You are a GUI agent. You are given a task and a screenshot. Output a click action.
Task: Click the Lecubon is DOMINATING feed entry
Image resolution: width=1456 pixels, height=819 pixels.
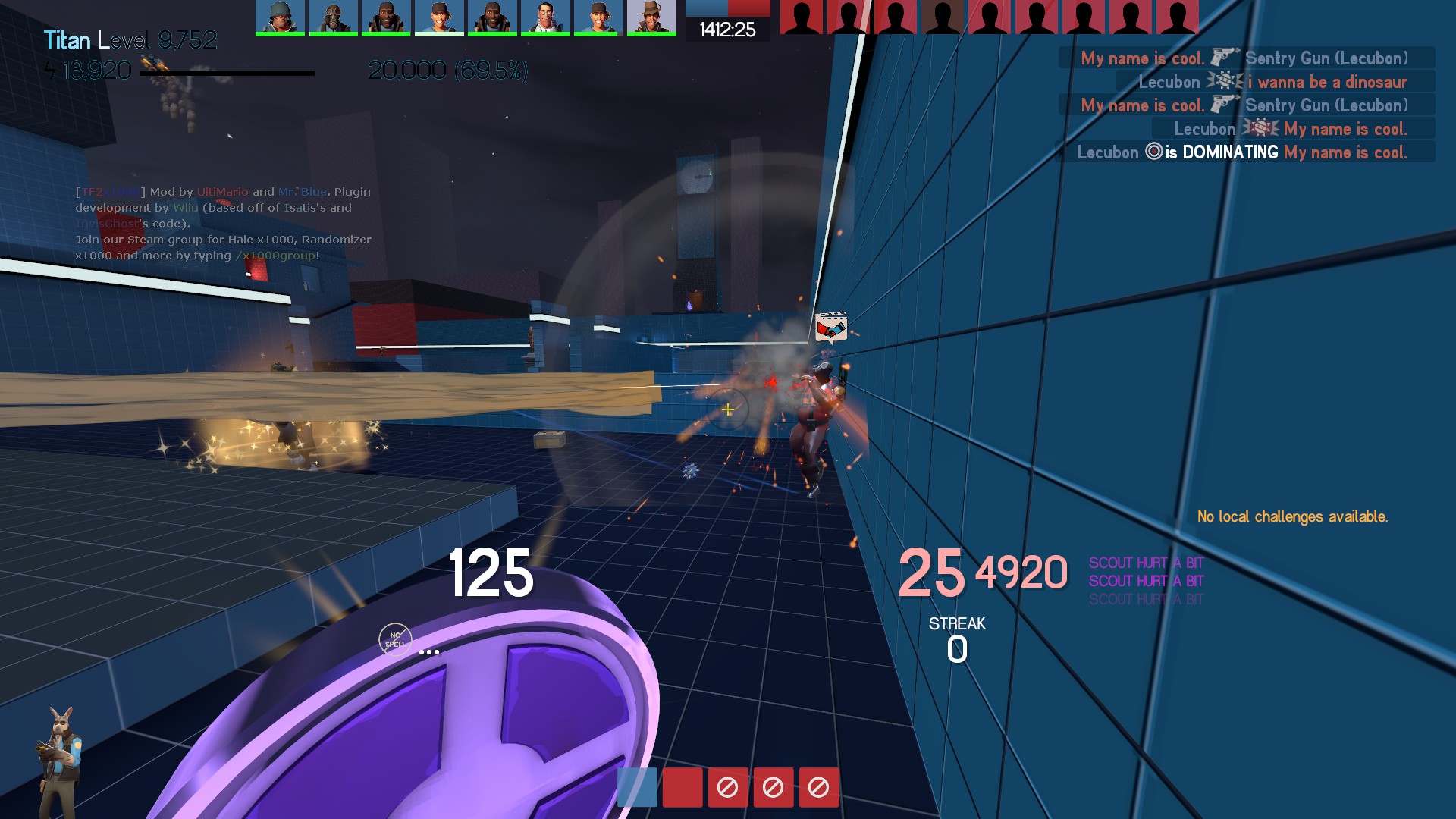(1244, 152)
